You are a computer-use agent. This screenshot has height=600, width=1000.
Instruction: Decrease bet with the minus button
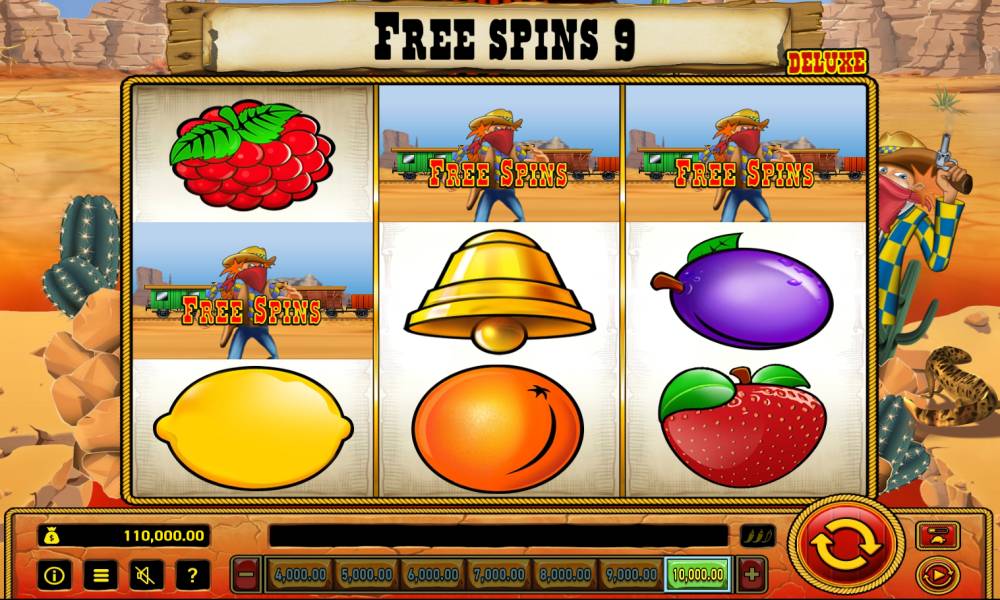click(247, 575)
